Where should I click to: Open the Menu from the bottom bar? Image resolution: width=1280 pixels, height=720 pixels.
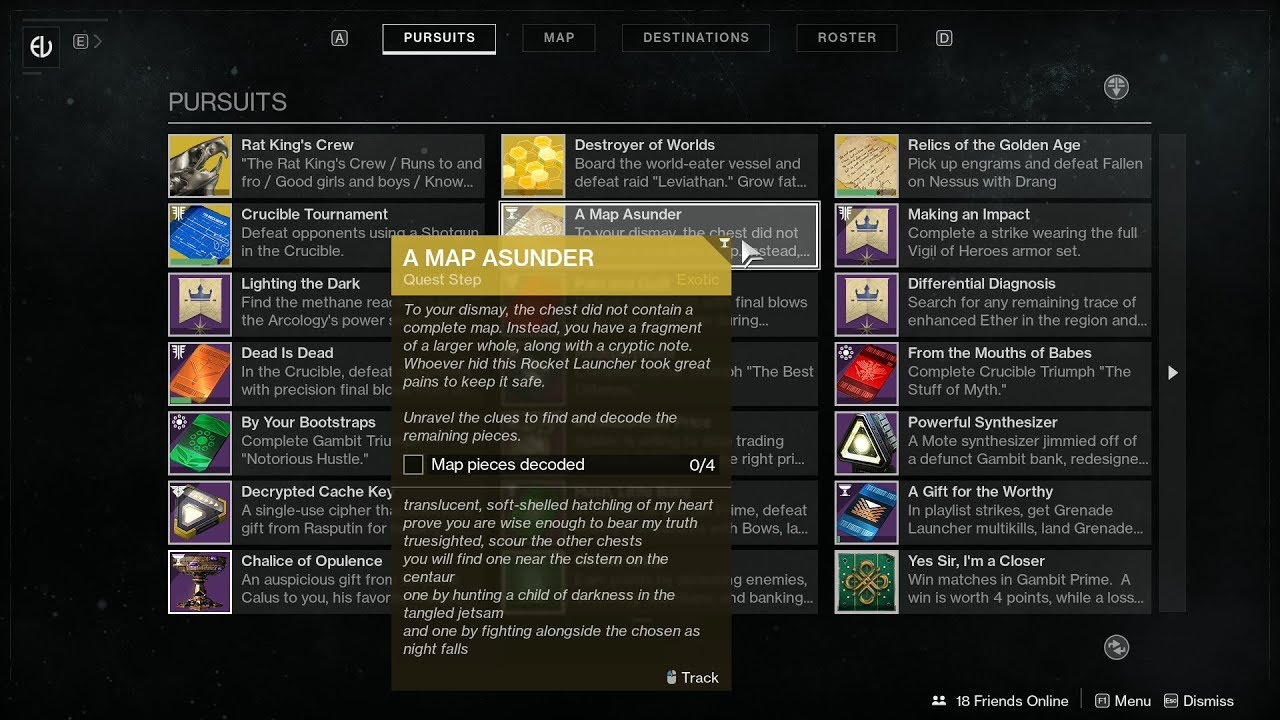click(x=1131, y=700)
